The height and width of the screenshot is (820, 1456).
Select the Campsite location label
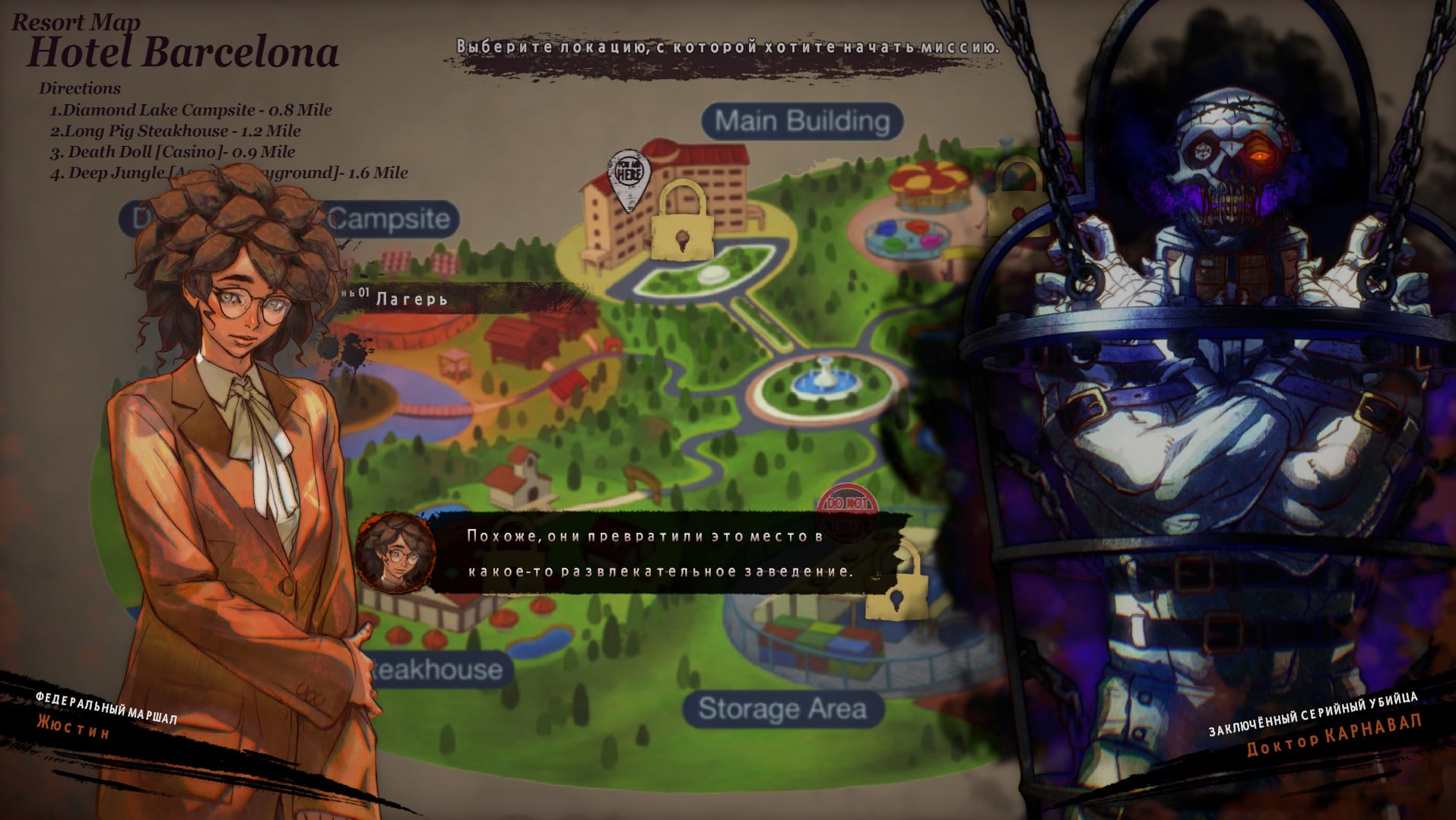pyautogui.click(x=389, y=219)
